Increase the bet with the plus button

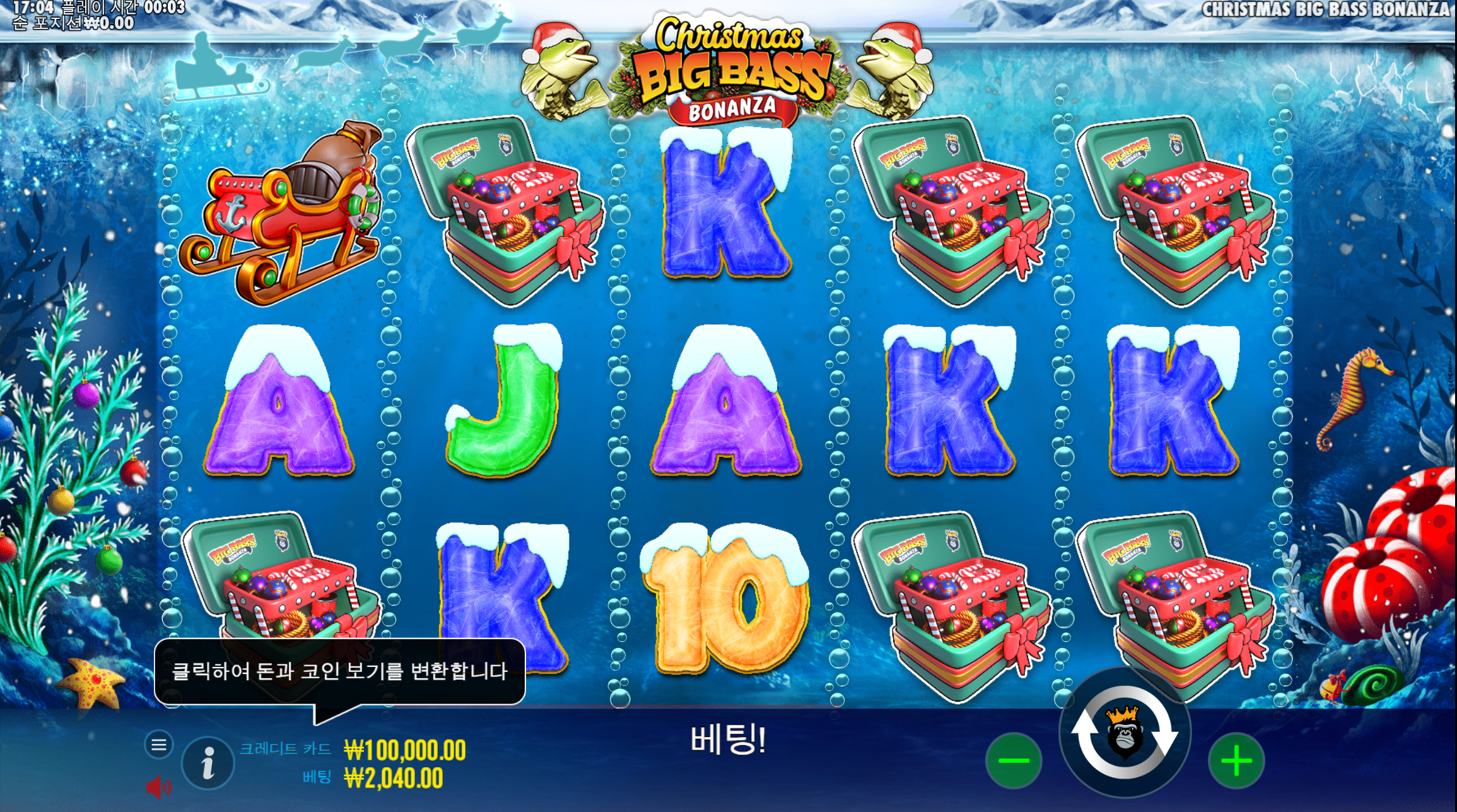point(1236,760)
